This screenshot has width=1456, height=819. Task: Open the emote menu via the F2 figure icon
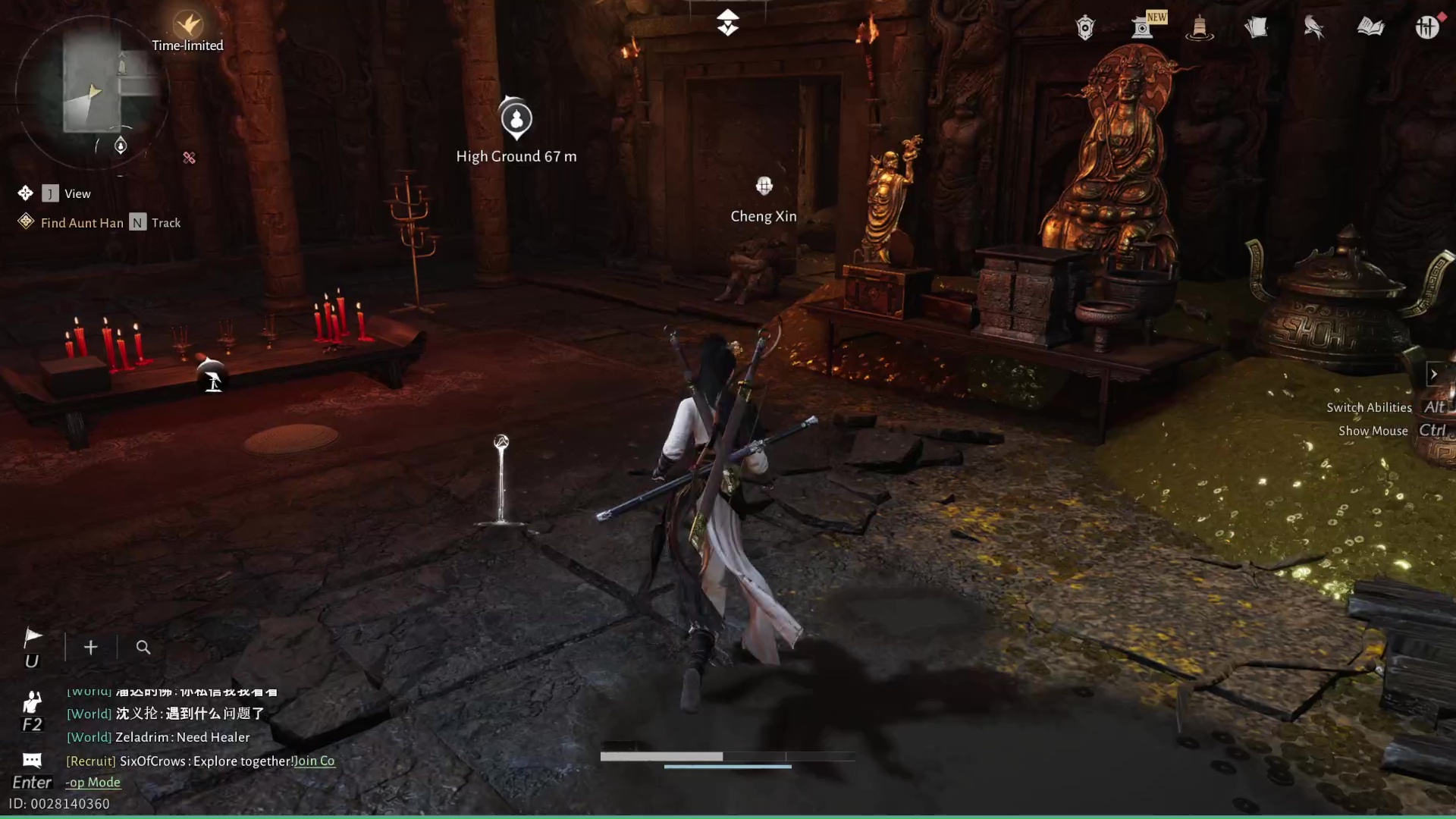click(31, 704)
